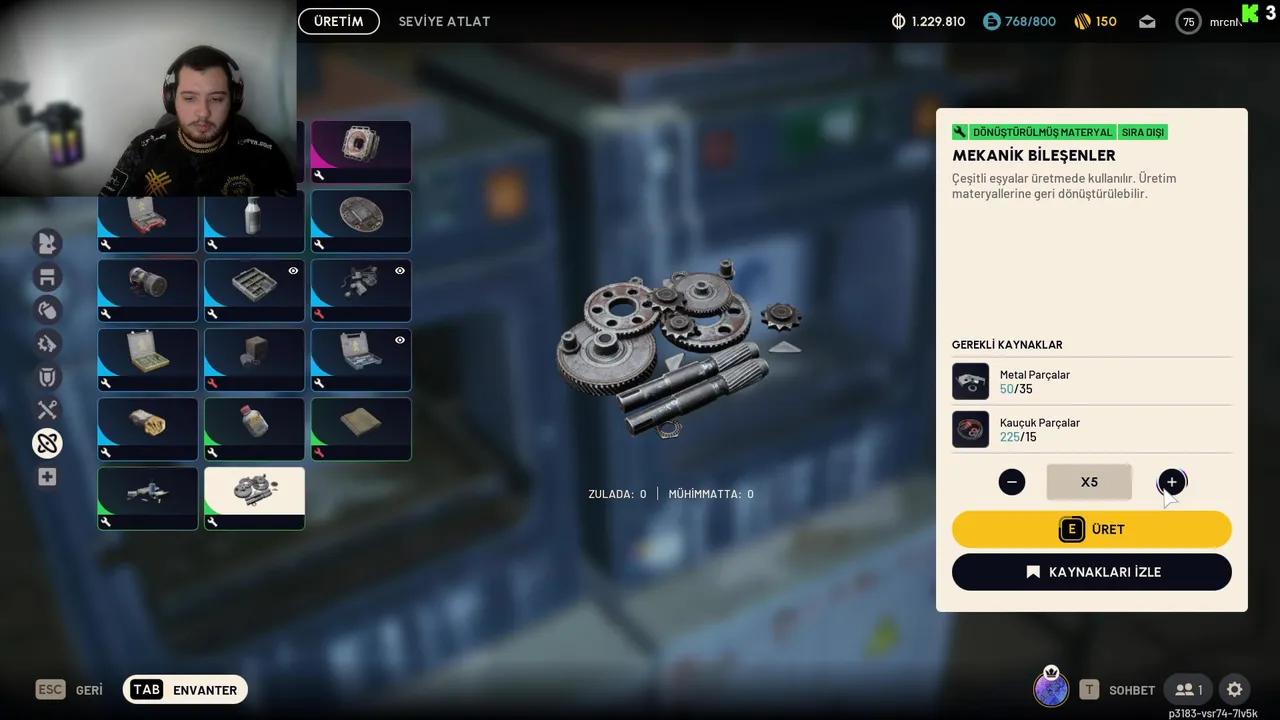Click the highlighted atom components category icon
The height and width of the screenshot is (720, 1280).
tap(47, 443)
